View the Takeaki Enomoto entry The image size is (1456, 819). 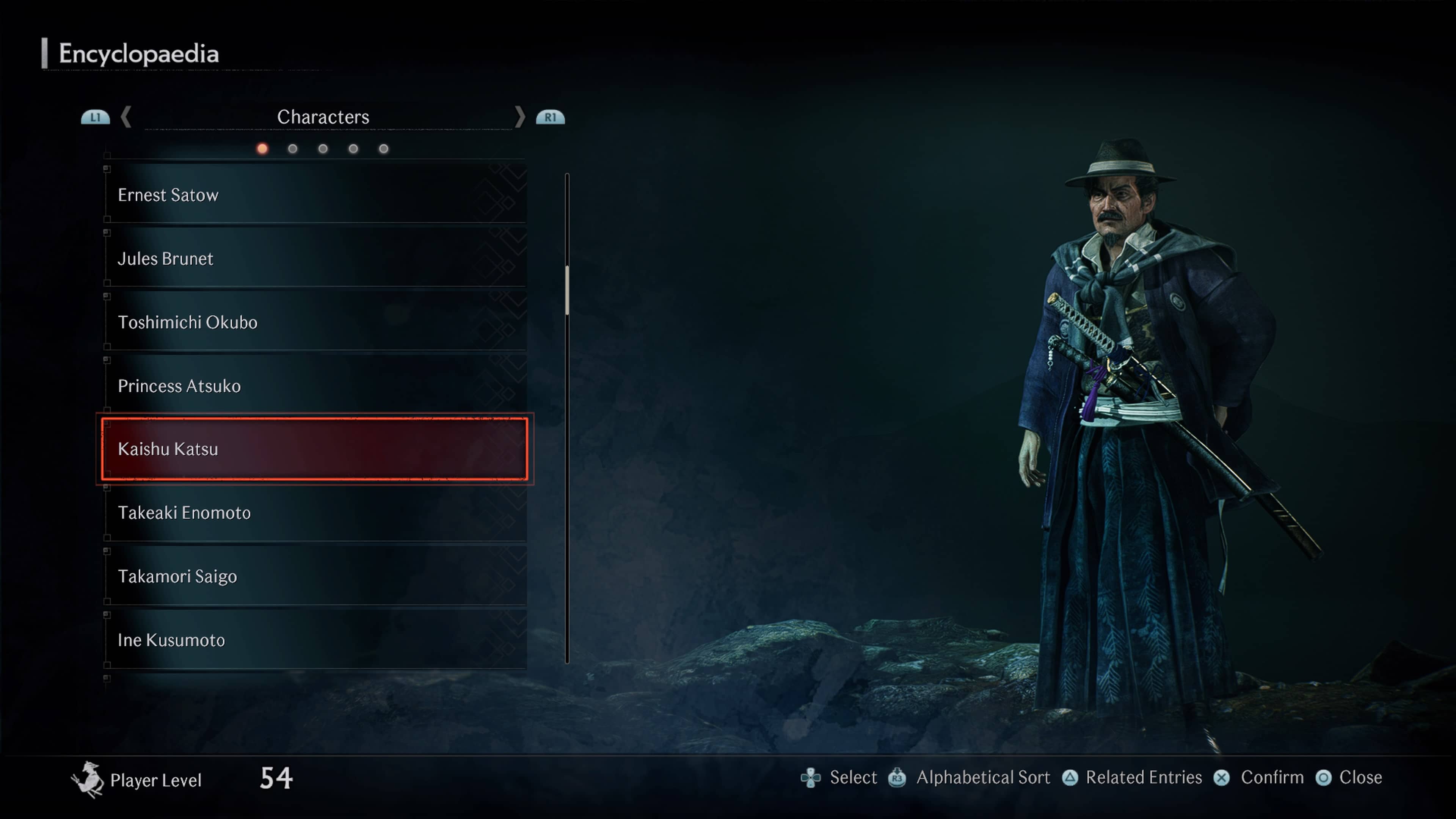click(314, 513)
